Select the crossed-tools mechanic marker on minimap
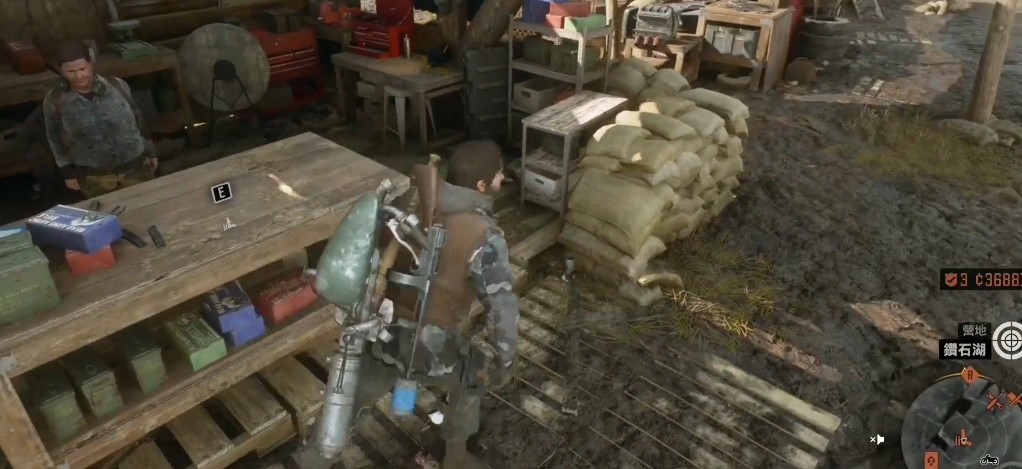 (x=996, y=401)
